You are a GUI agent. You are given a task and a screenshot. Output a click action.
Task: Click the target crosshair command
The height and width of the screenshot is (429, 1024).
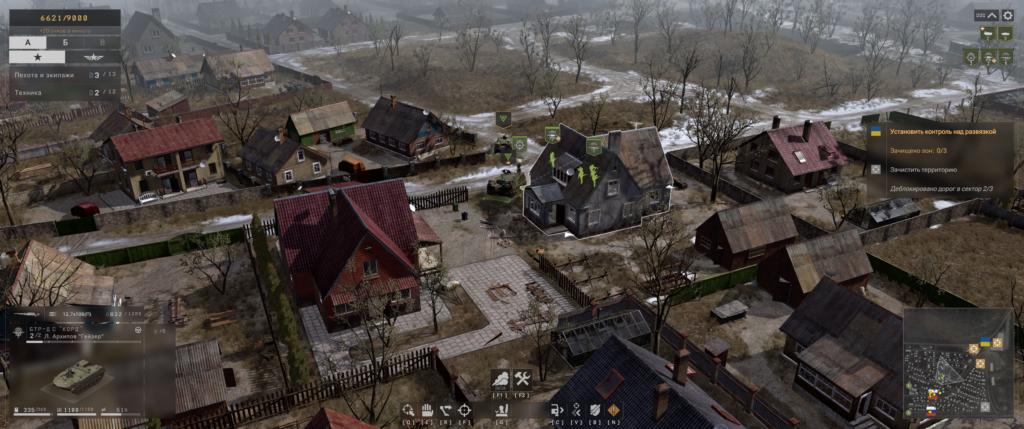point(465,410)
